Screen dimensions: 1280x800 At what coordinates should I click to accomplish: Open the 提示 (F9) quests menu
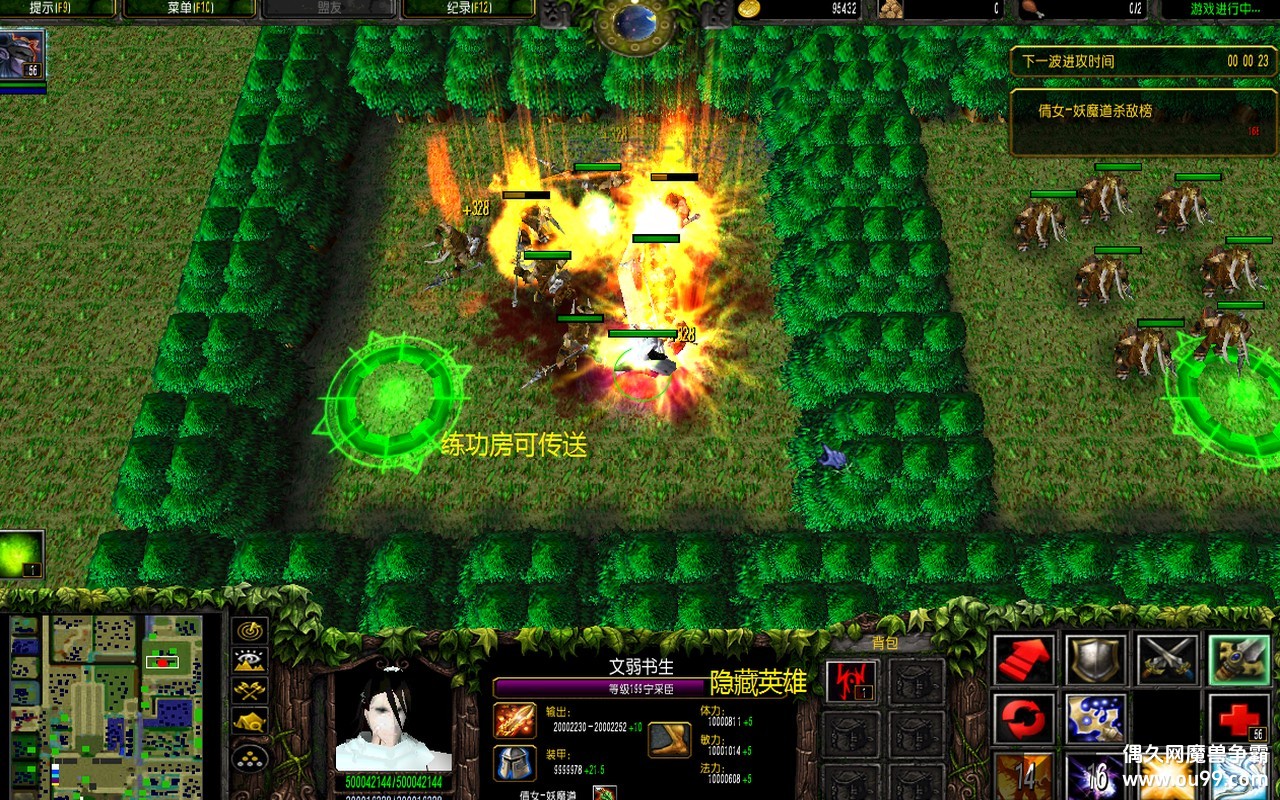(57, 8)
